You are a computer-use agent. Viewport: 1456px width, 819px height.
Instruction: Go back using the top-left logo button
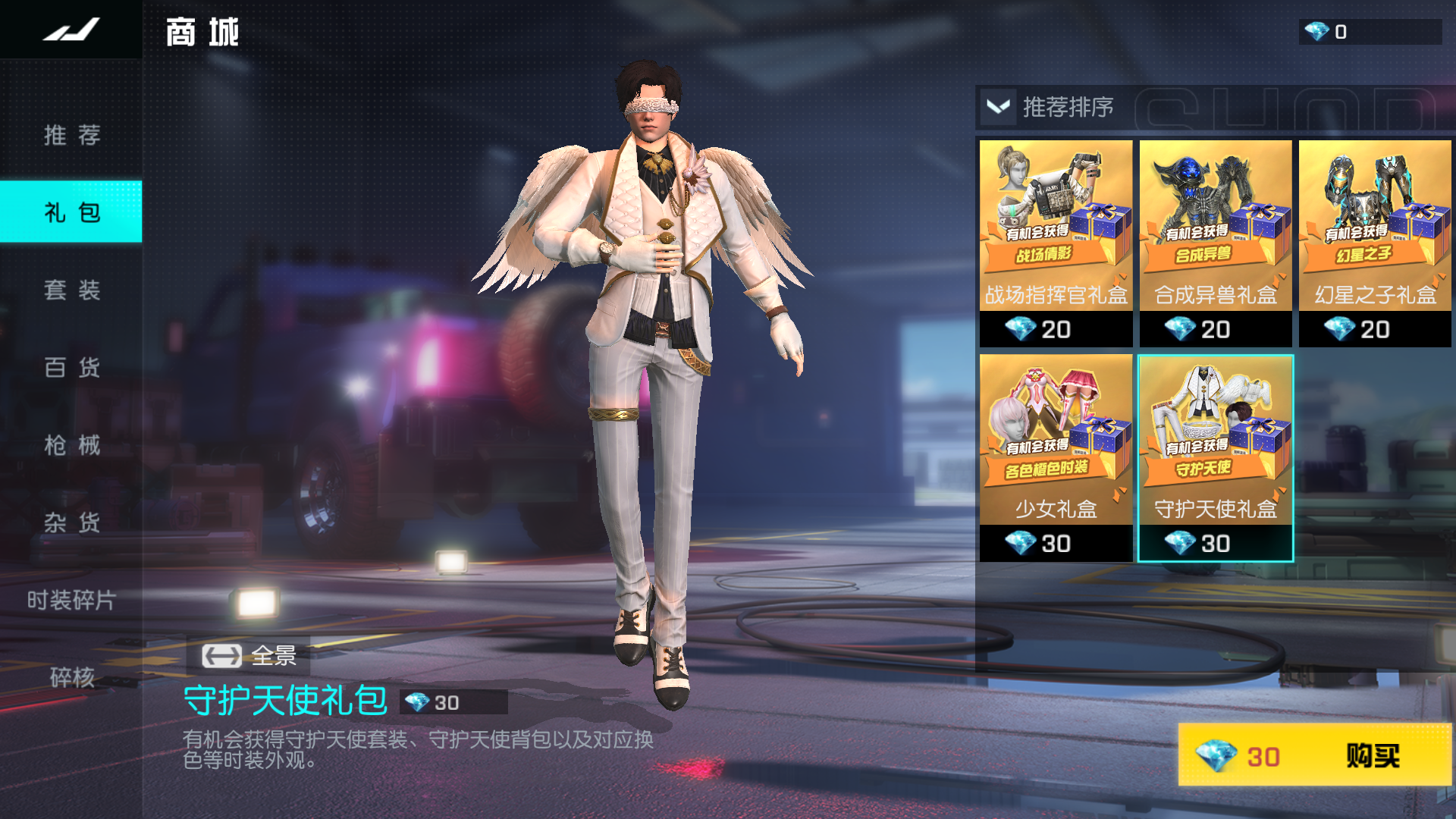(71, 30)
